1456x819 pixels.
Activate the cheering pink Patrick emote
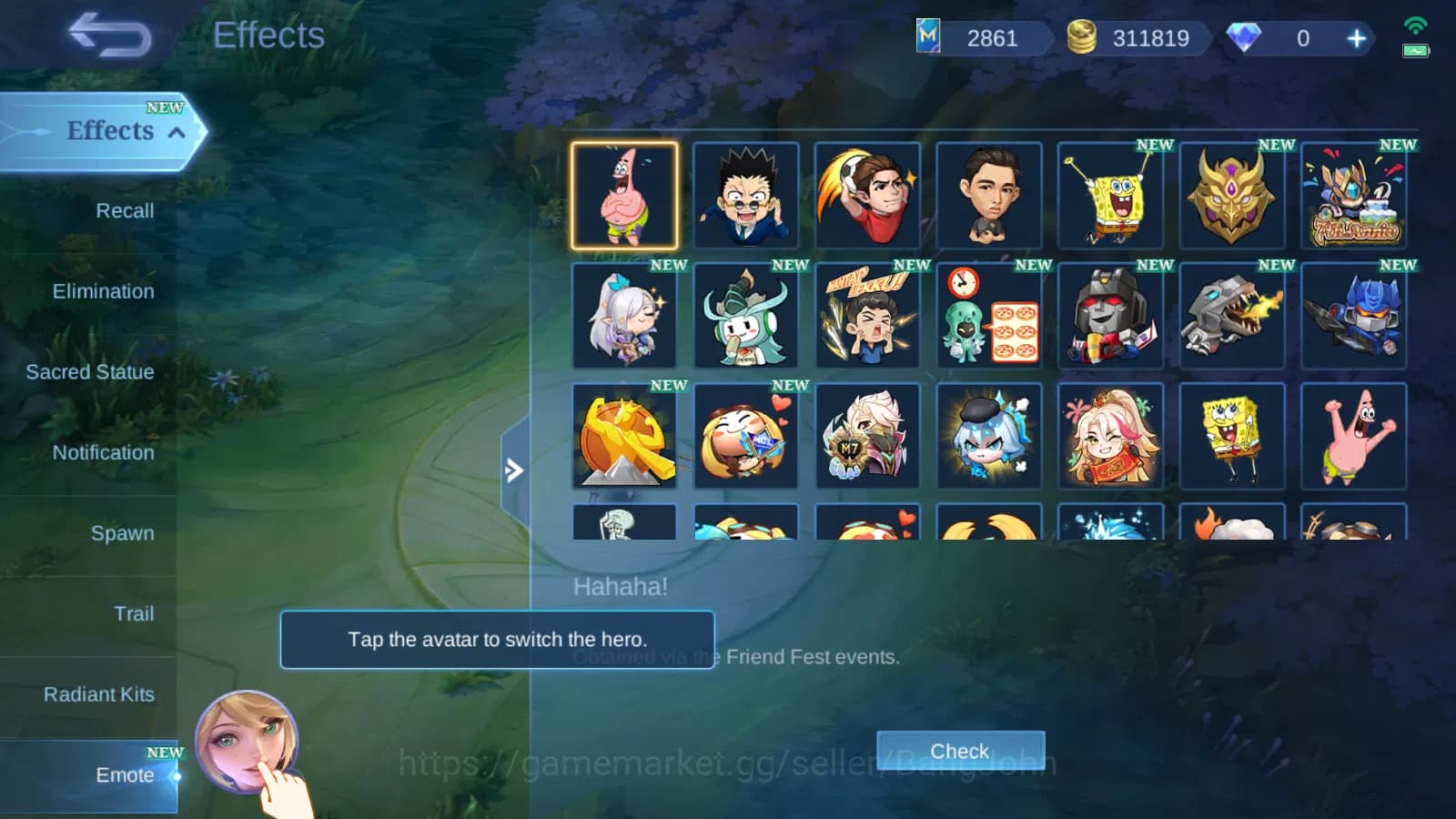1354,436
